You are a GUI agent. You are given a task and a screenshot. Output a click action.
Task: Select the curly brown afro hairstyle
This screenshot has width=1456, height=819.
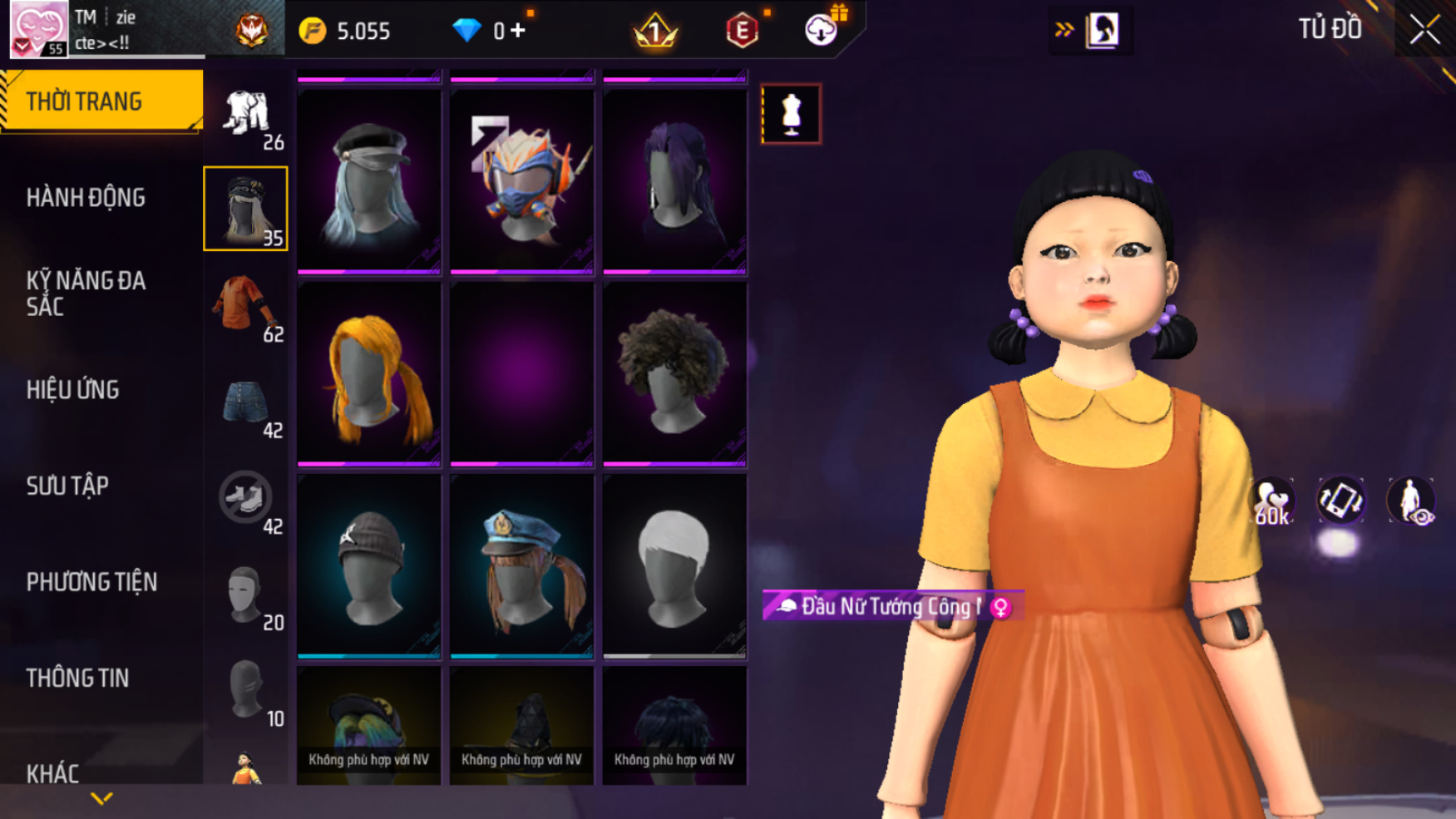674,374
